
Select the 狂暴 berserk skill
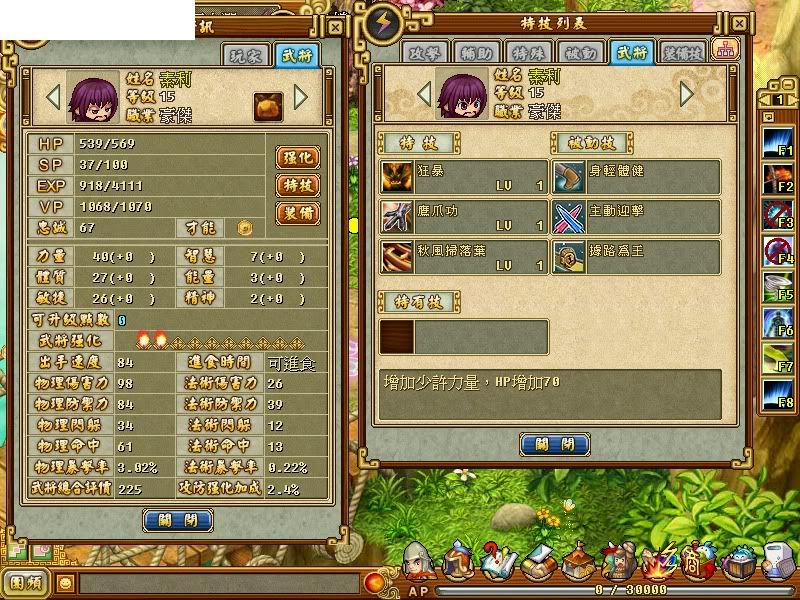pos(464,177)
